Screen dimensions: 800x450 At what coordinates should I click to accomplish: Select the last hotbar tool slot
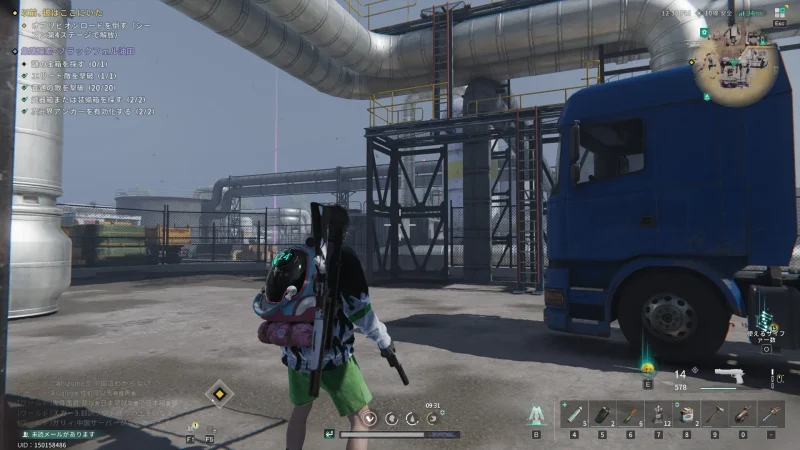pos(771,413)
